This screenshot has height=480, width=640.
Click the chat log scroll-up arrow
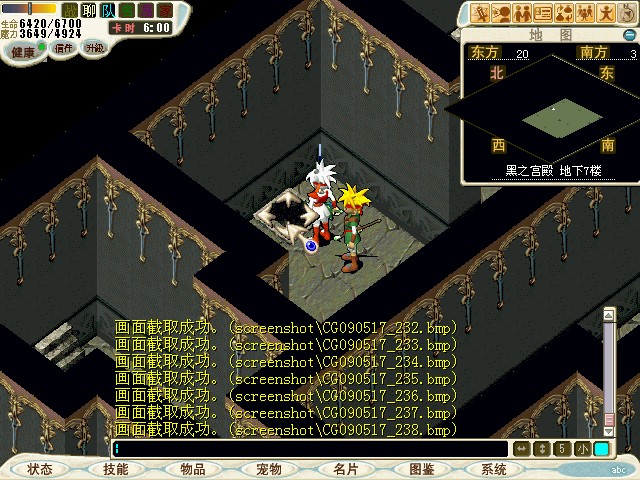tap(608, 315)
